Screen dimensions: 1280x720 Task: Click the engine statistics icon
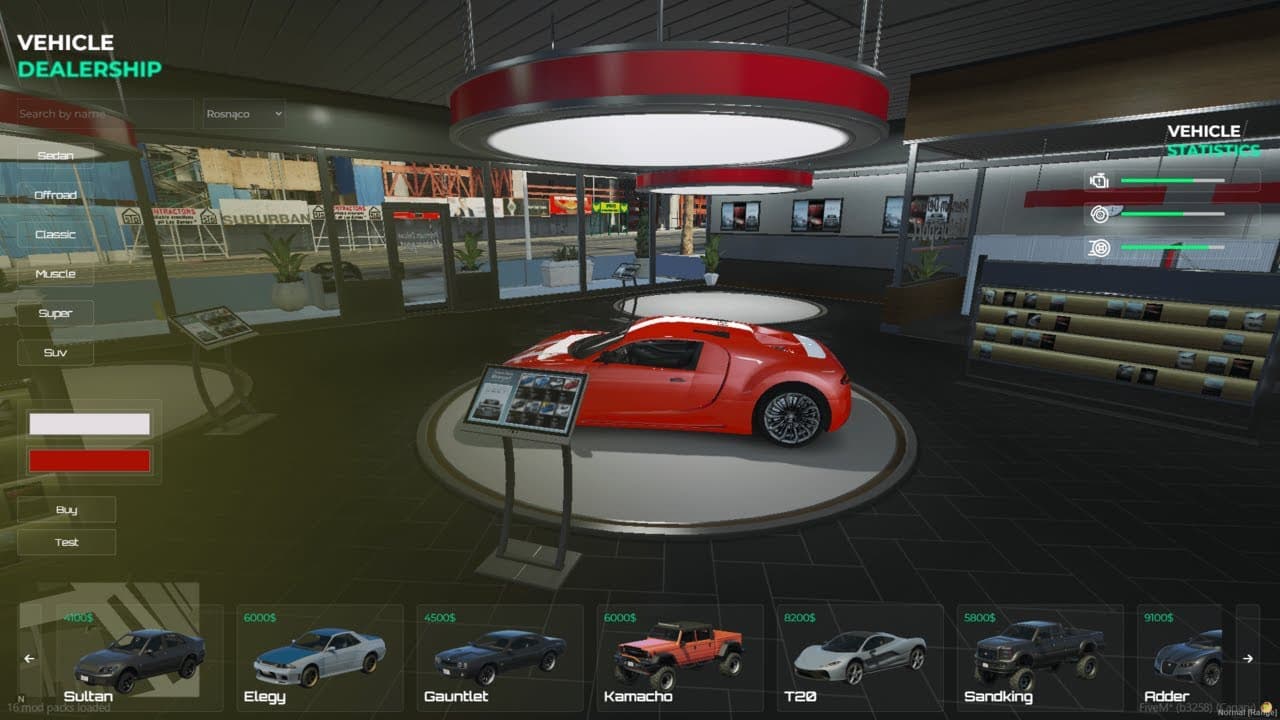click(x=1101, y=181)
